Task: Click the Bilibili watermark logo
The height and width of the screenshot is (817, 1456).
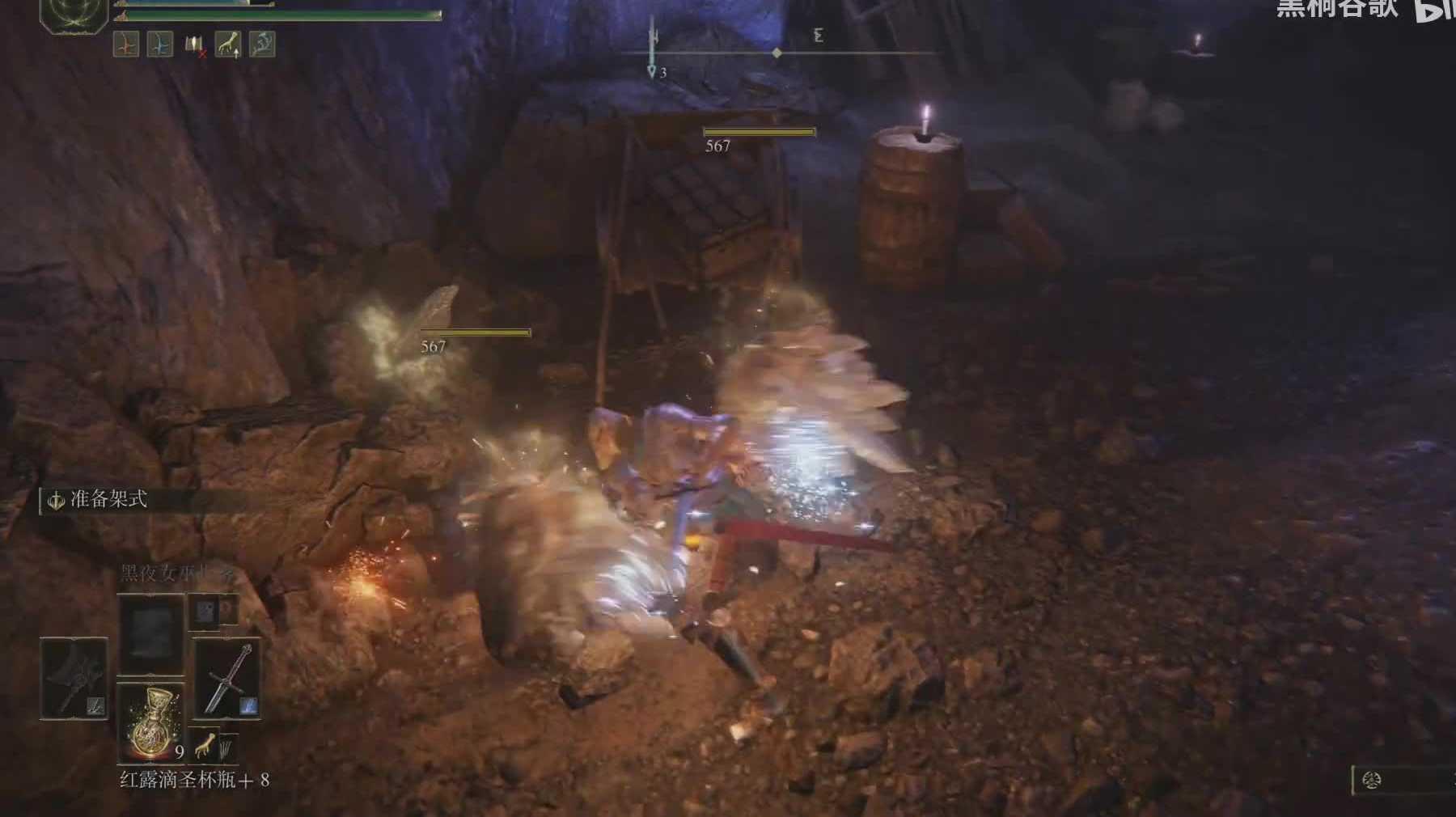Action: click(x=1436, y=11)
